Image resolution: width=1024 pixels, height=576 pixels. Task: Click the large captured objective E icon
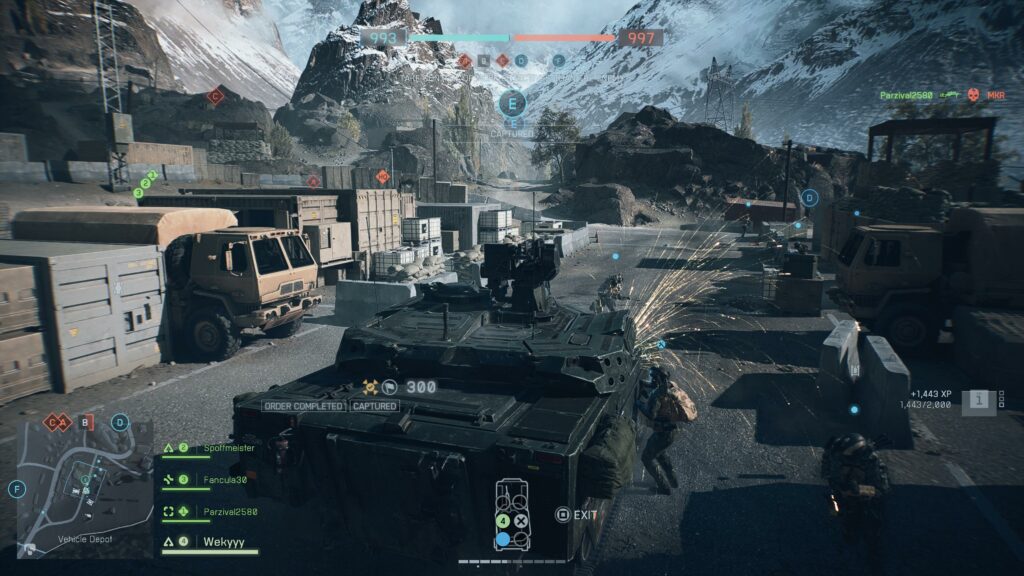pos(513,103)
